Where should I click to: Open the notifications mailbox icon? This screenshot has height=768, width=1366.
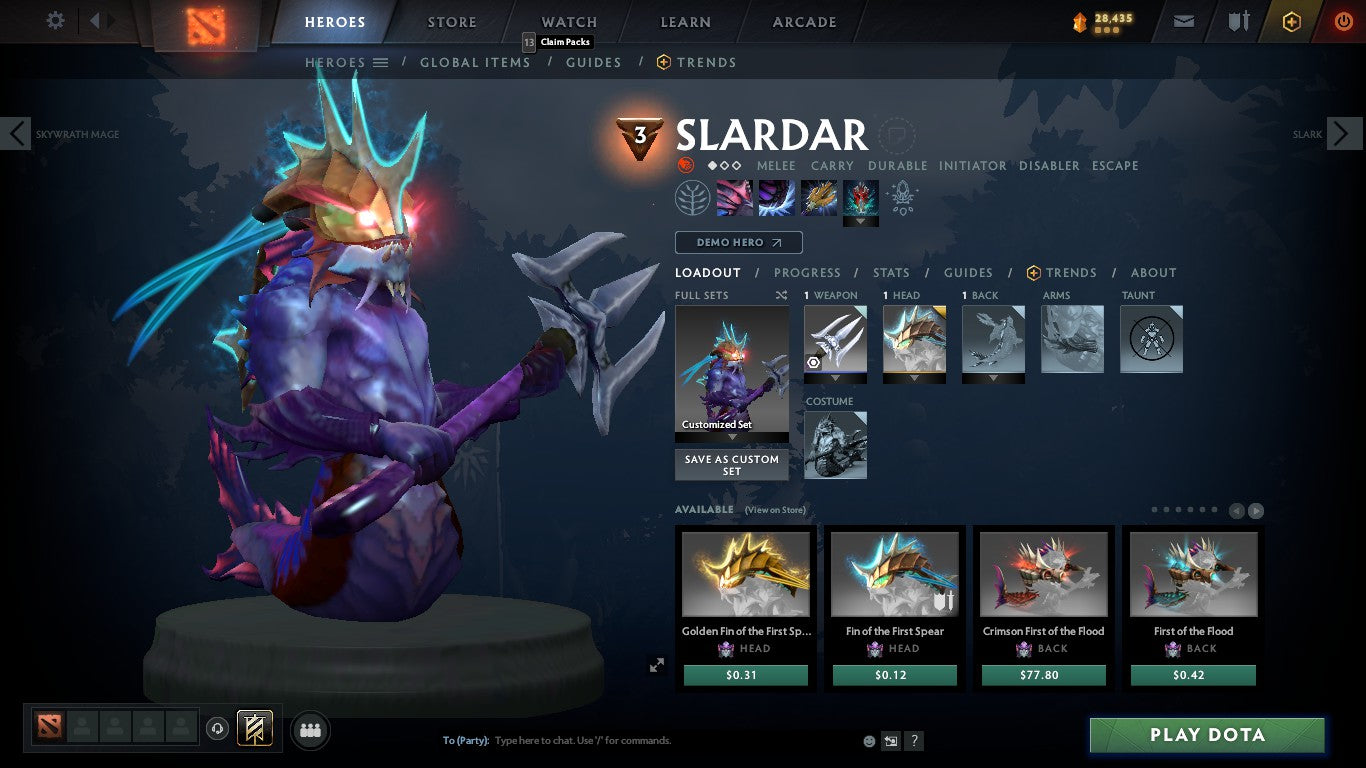pyautogui.click(x=1183, y=19)
